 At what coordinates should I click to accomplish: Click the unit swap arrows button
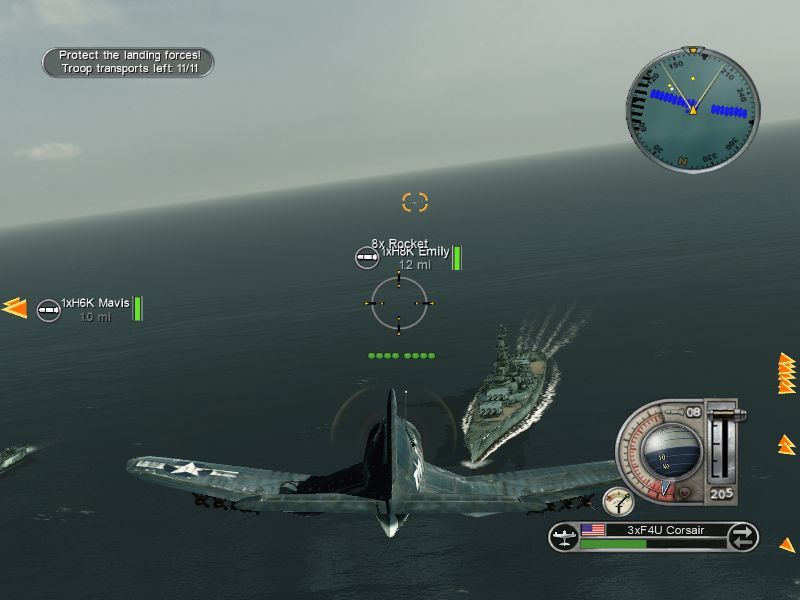(x=743, y=537)
